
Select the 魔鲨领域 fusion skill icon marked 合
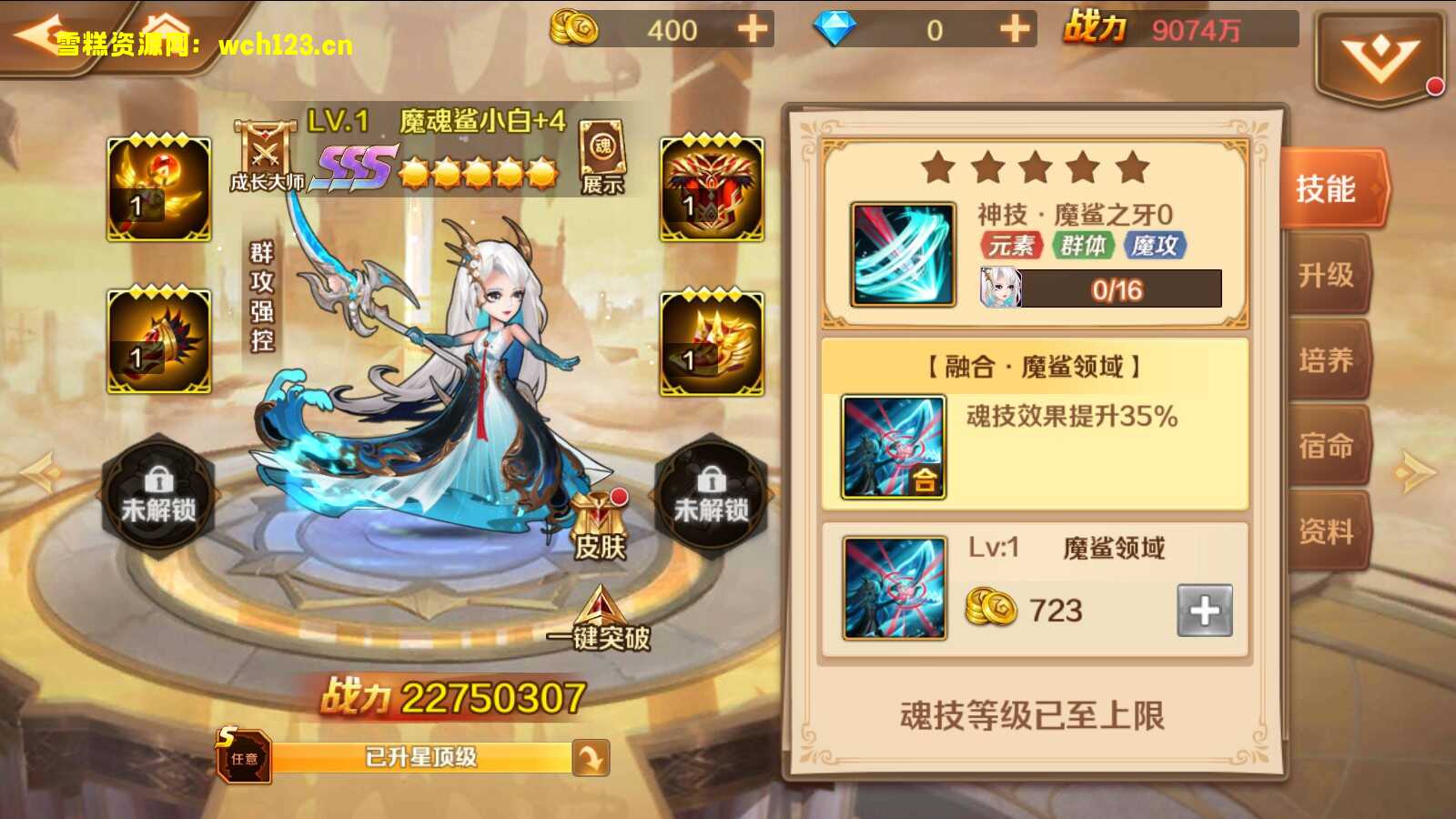tap(896, 446)
